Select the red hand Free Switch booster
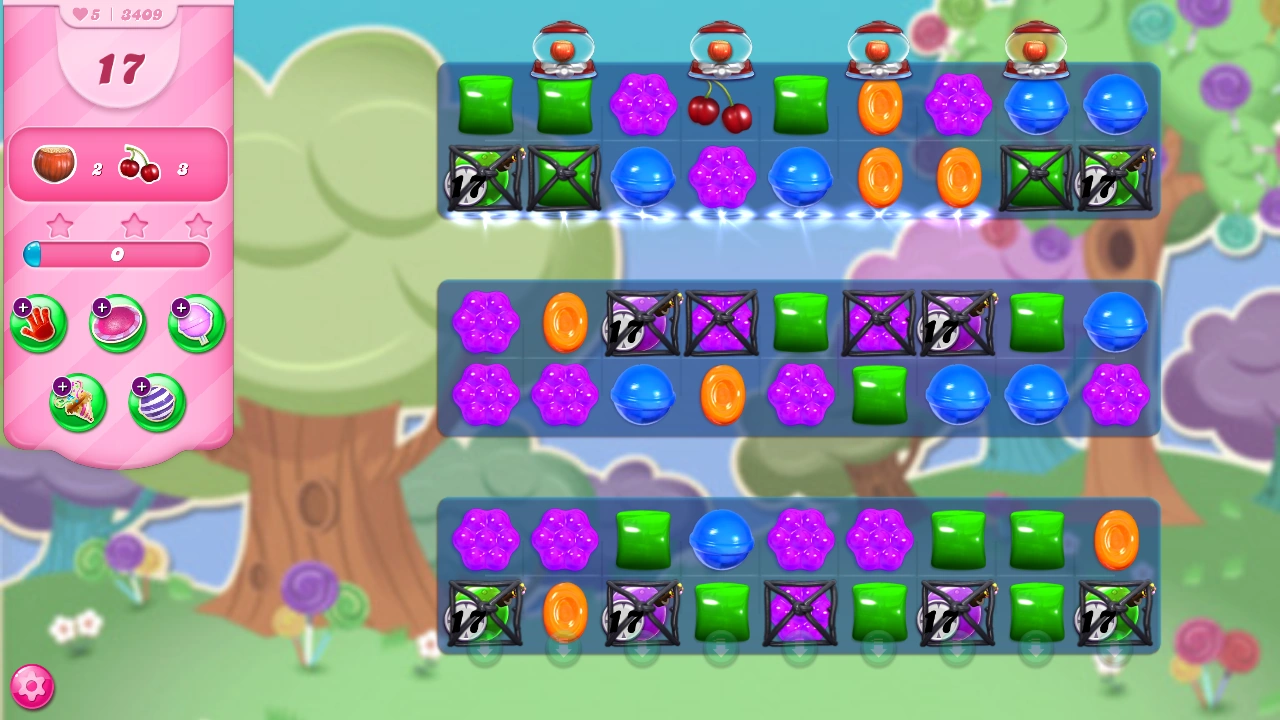 click(38, 324)
